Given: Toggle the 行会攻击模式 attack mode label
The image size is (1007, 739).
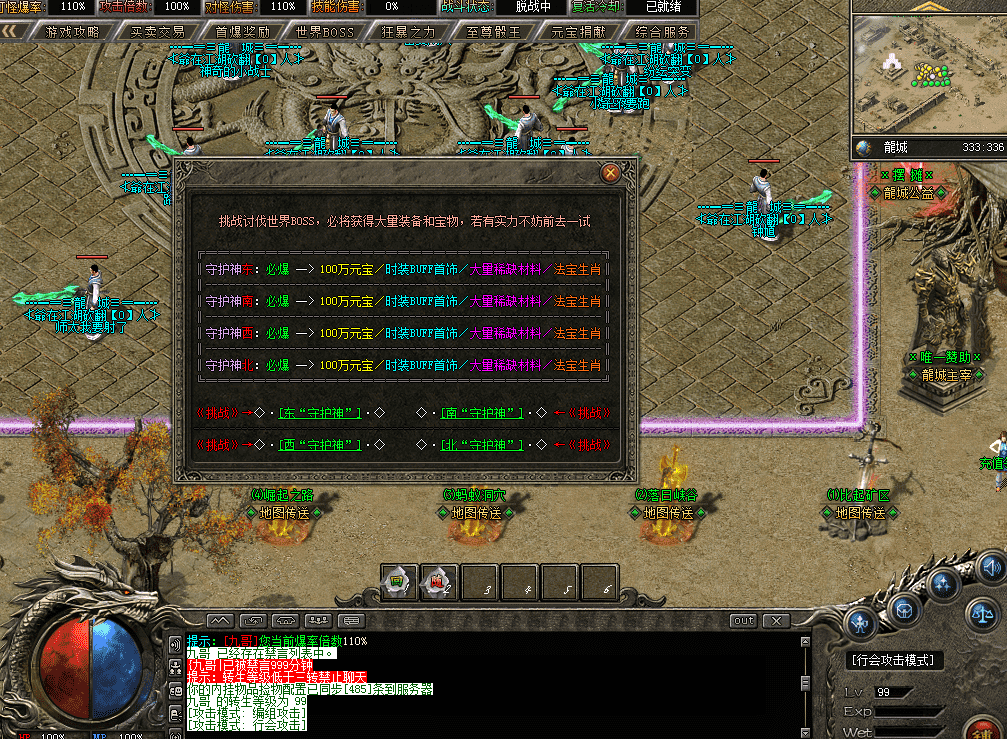Looking at the screenshot, I should click(x=892, y=660).
